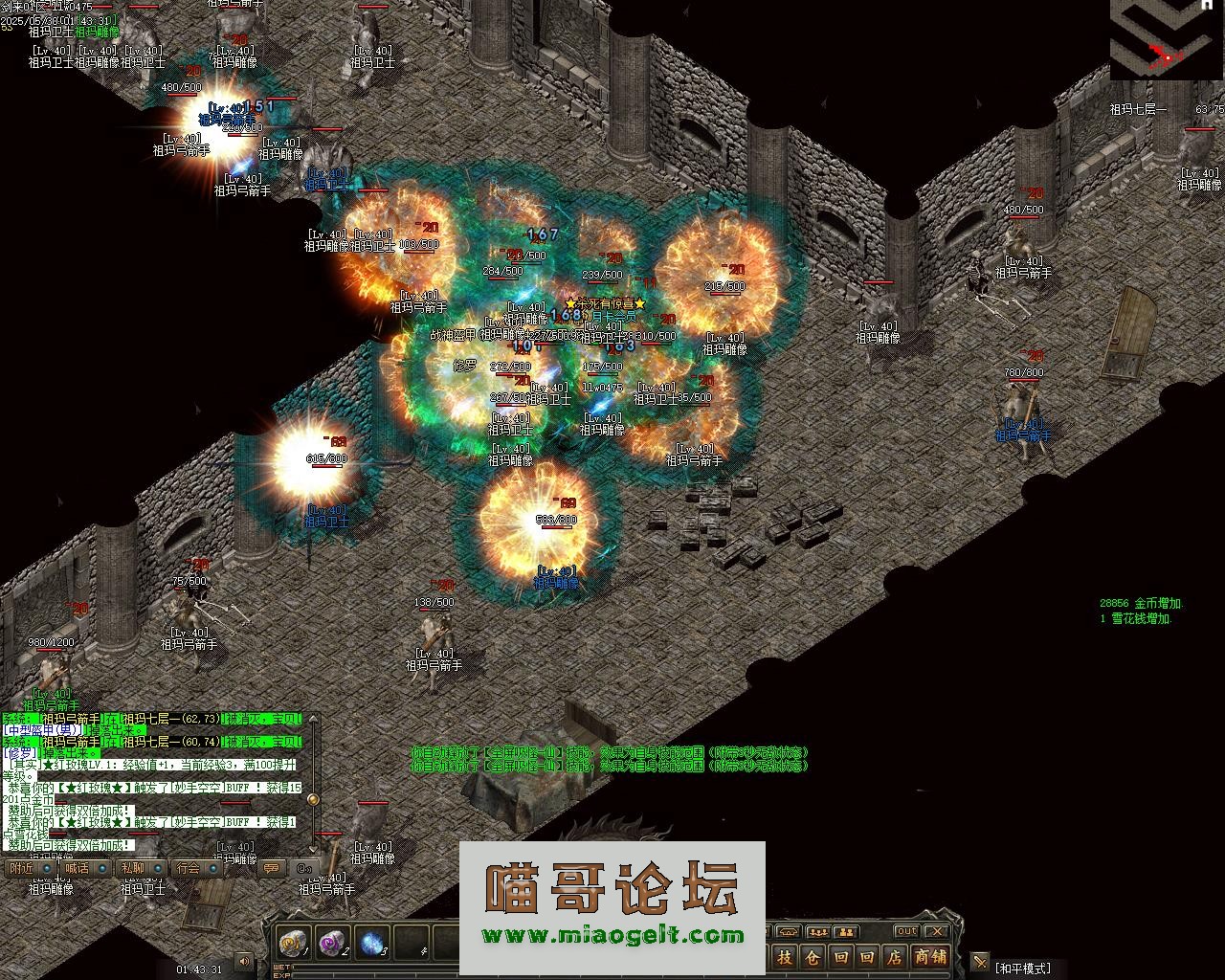Use the purple rune scroll in slot 2
Image resolution: width=1225 pixels, height=980 pixels.
[332, 944]
